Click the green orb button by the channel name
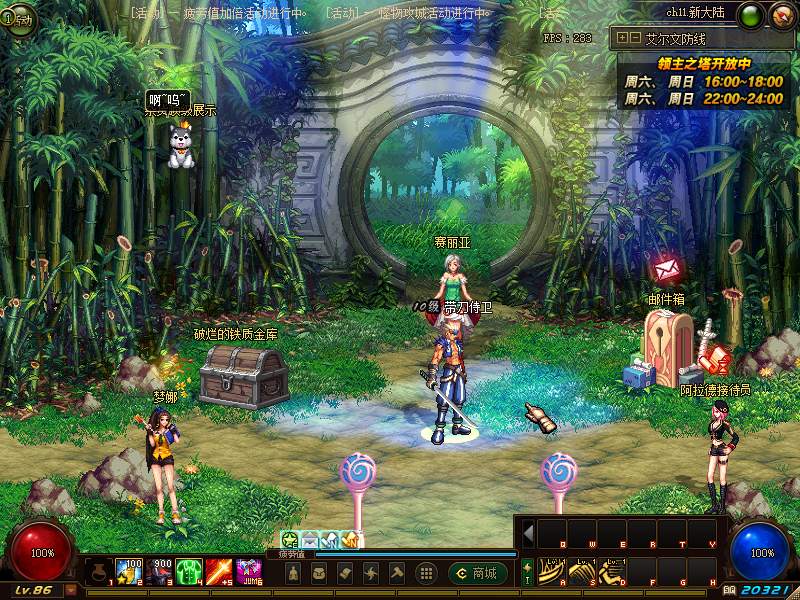Viewport: 800px width, 600px height. point(752,16)
